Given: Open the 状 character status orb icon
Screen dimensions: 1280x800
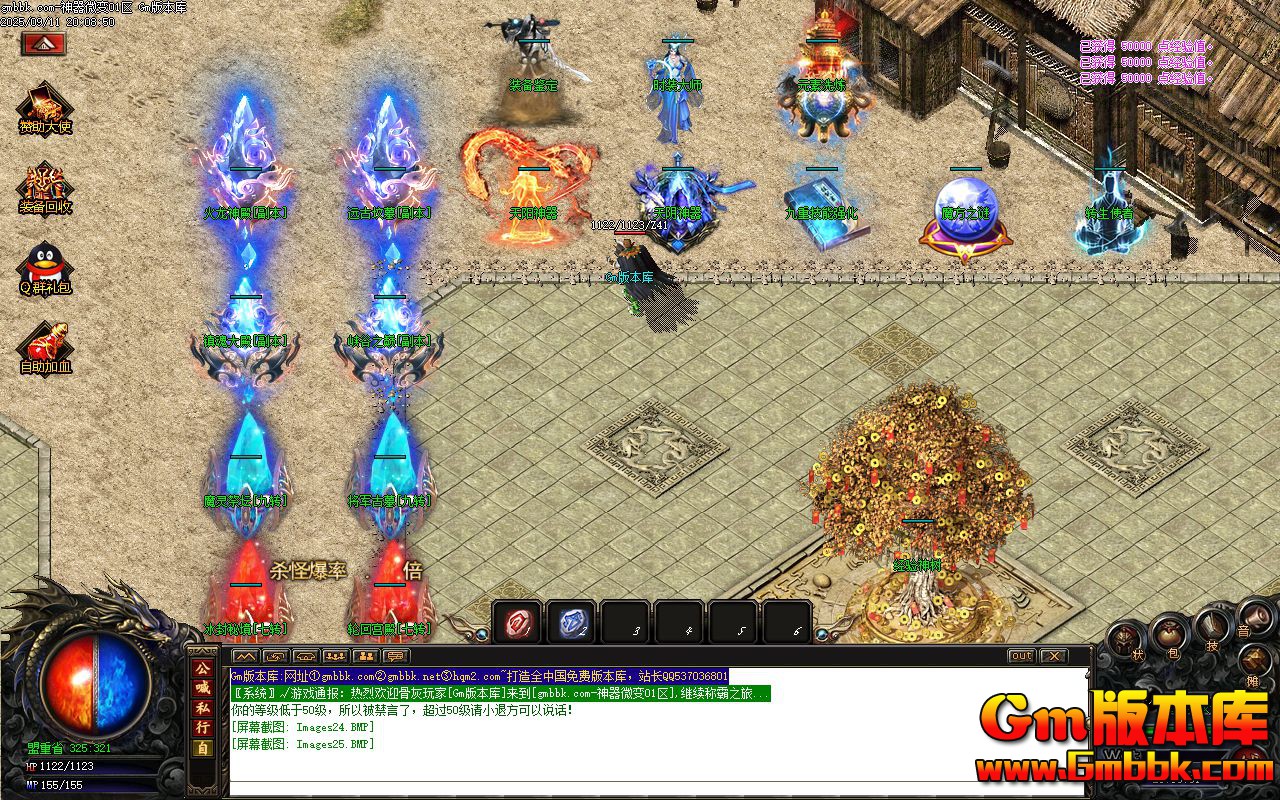Looking at the screenshot, I should click(x=1122, y=640).
